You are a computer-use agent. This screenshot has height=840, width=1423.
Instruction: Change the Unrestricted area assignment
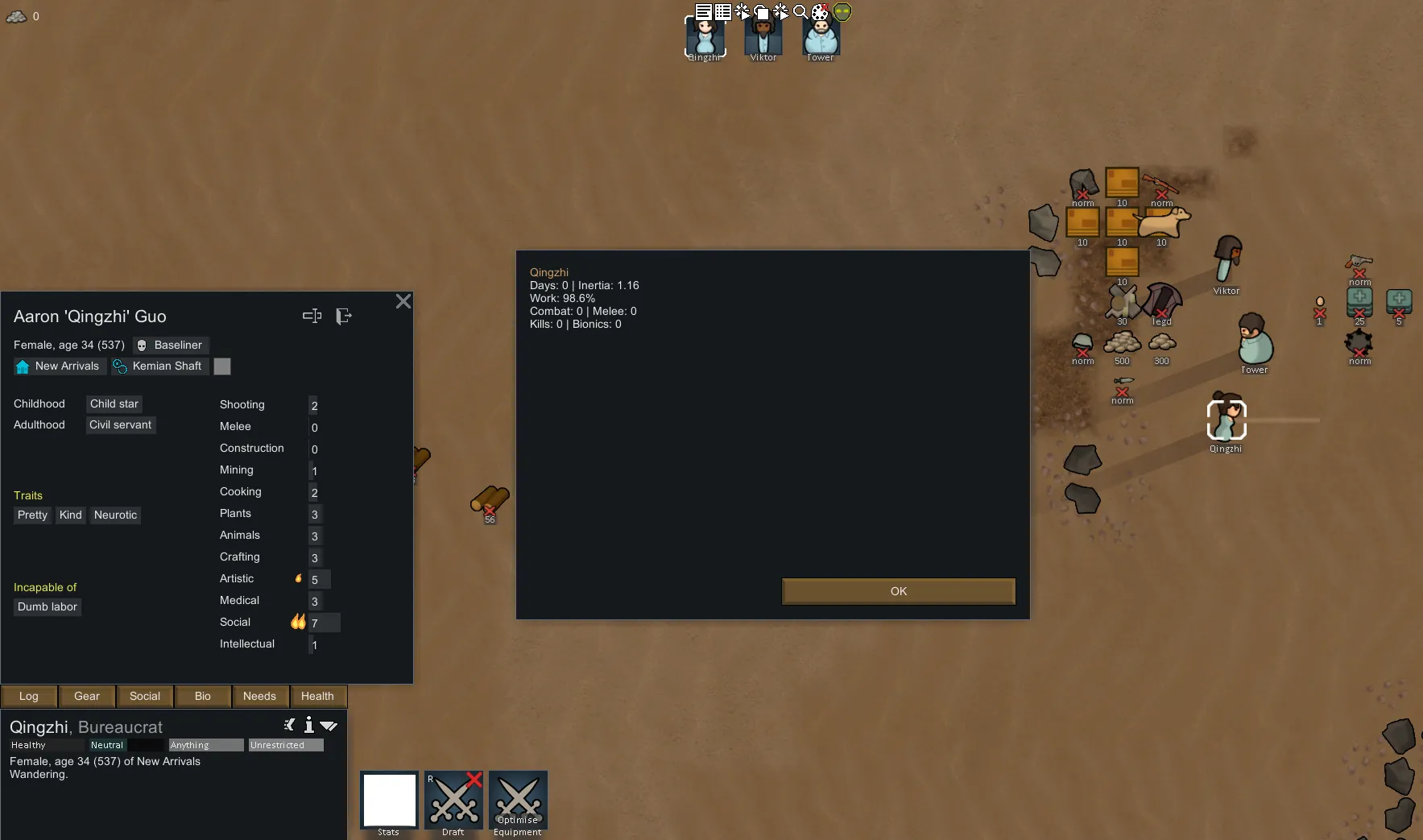coord(286,745)
